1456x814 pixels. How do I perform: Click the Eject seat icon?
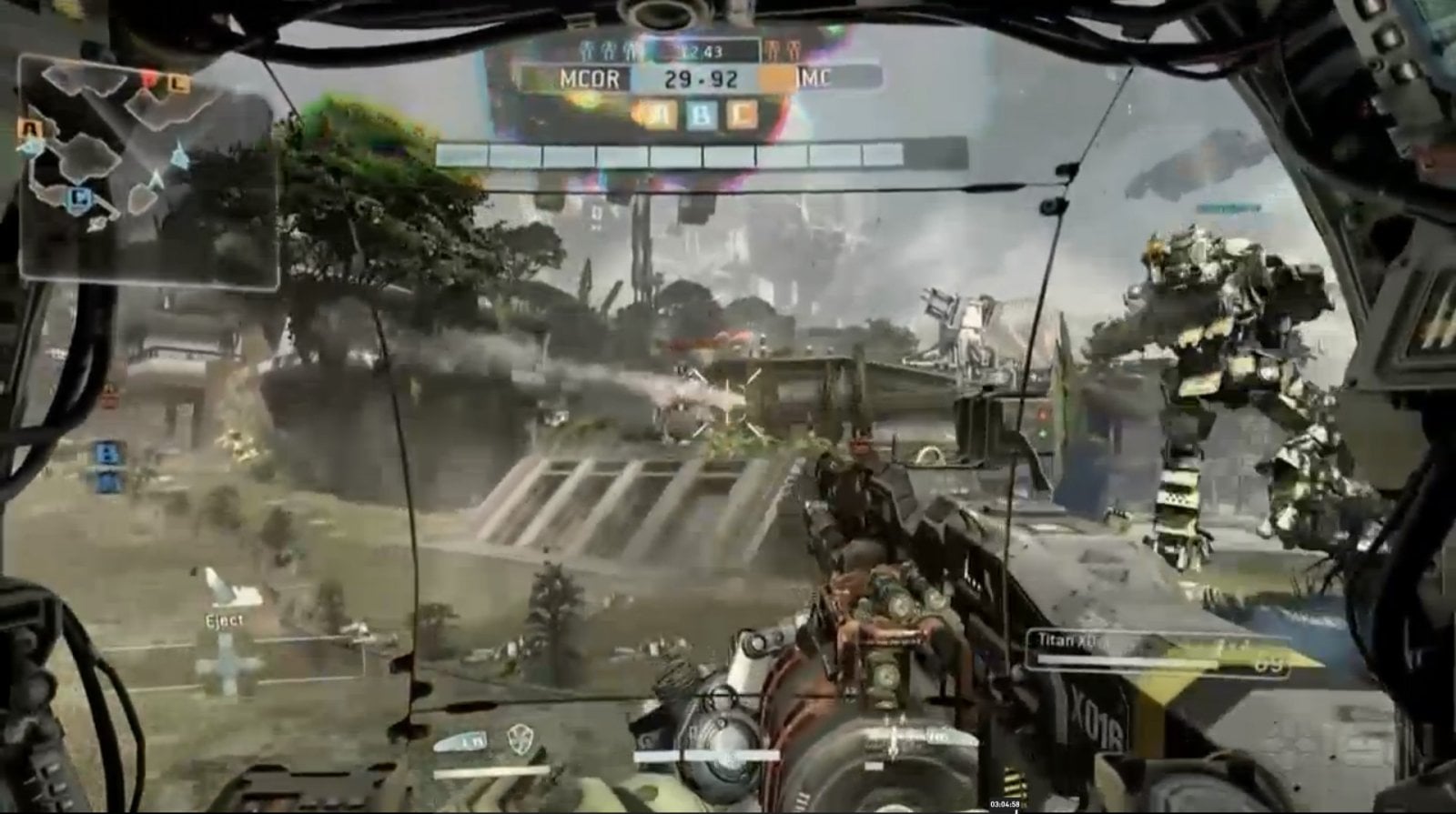pos(219,588)
